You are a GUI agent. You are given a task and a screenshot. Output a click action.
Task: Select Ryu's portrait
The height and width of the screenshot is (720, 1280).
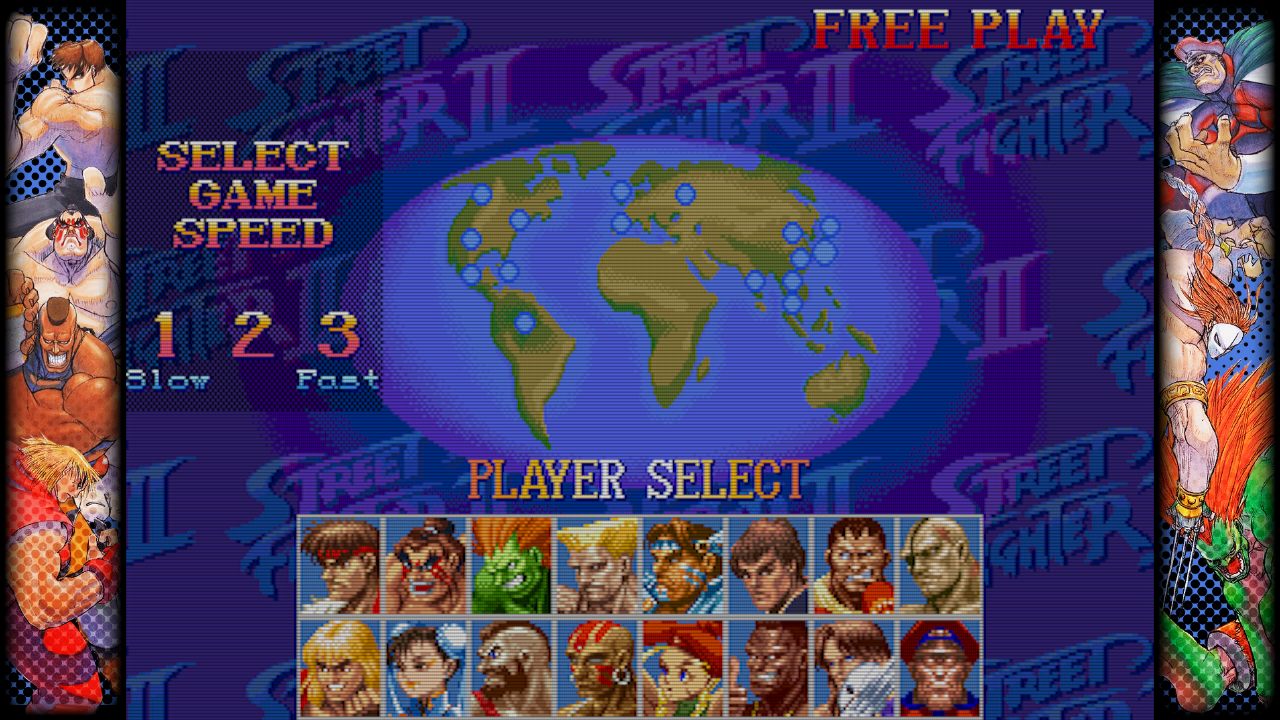coord(340,566)
